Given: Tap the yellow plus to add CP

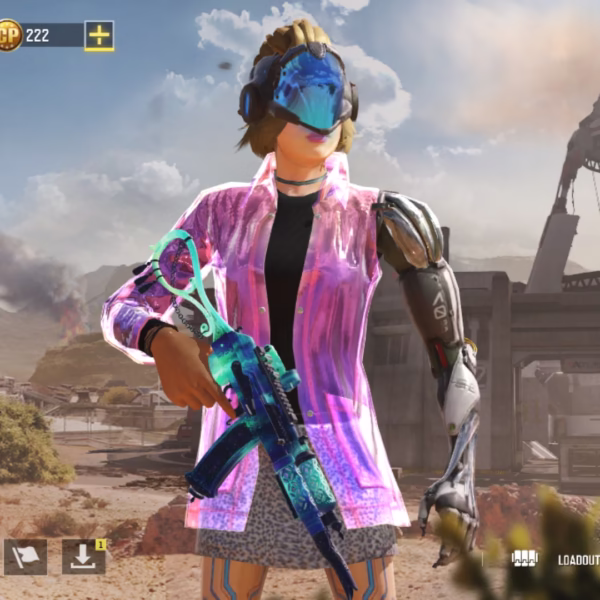Looking at the screenshot, I should coord(98,35).
